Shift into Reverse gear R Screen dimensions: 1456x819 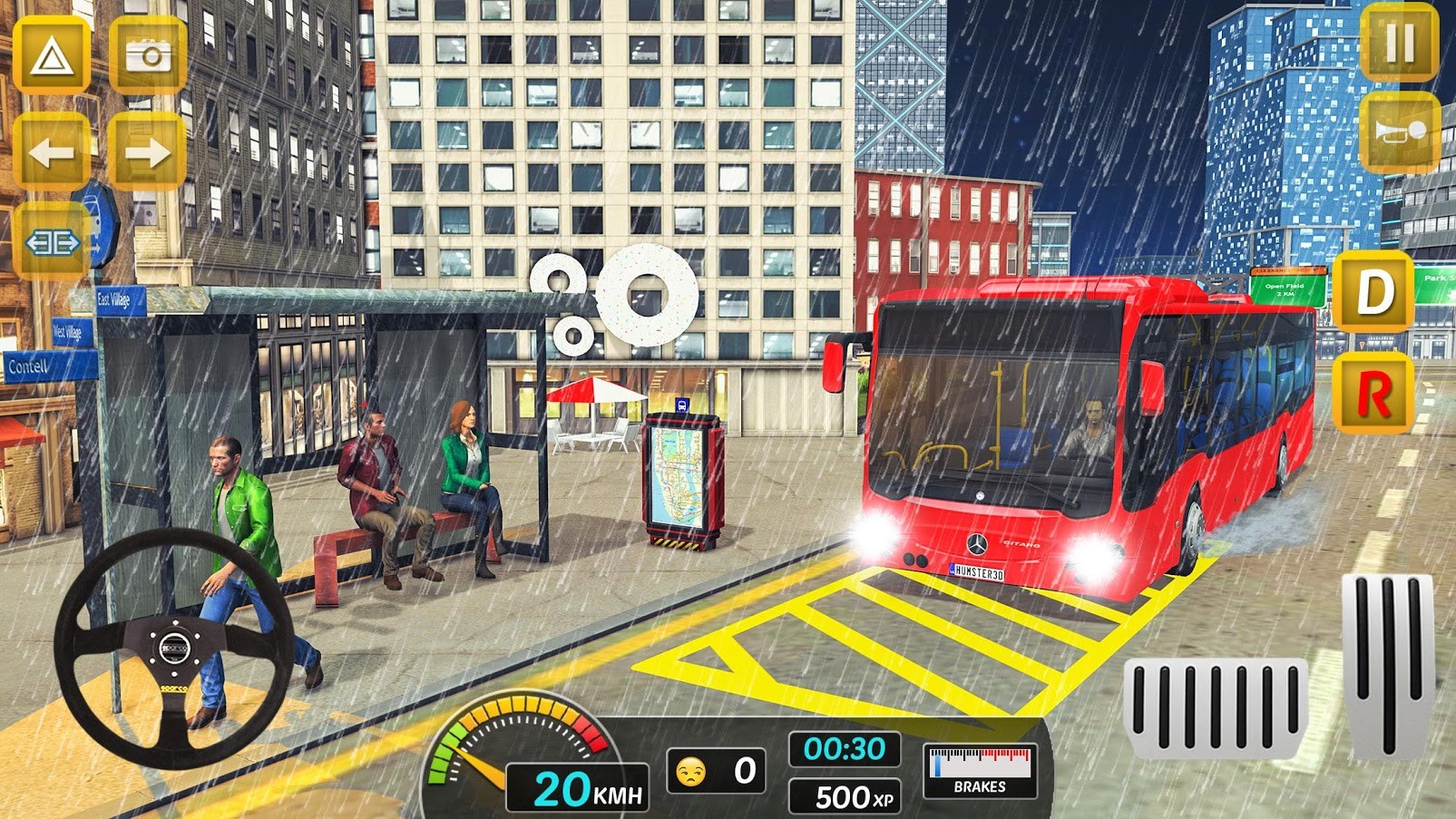pos(1373,395)
